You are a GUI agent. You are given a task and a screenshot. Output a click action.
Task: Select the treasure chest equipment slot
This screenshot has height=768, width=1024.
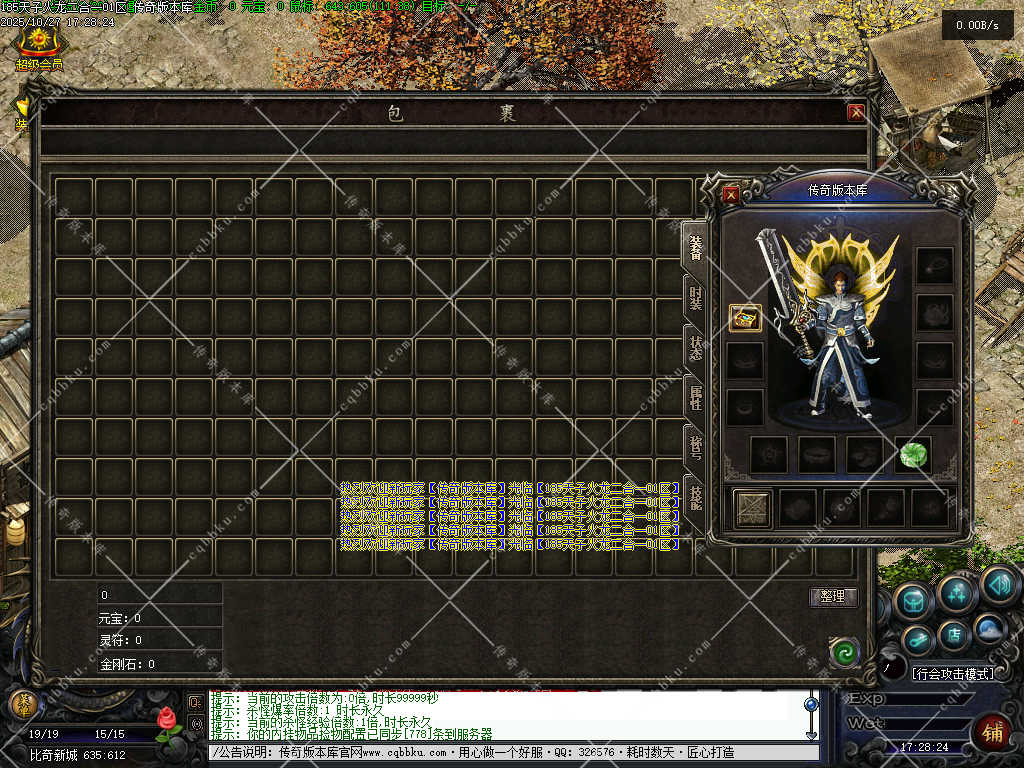[745, 318]
